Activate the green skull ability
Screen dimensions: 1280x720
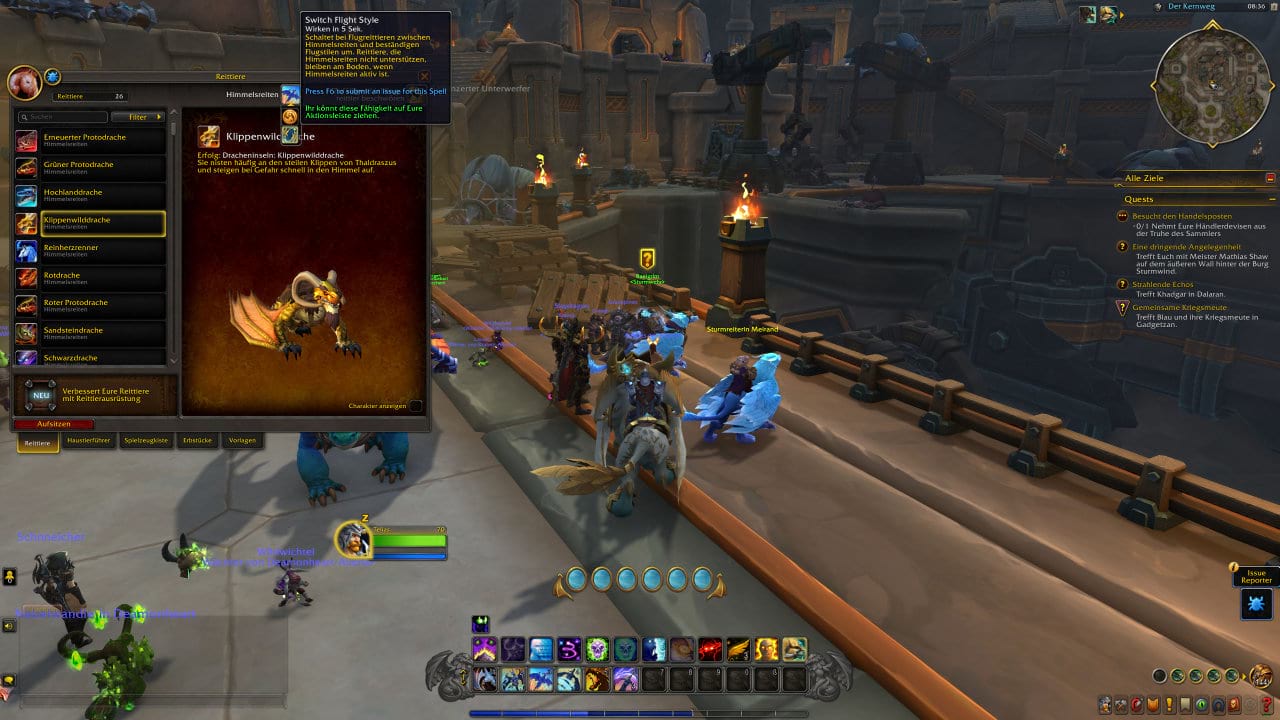(x=597, y=649)
